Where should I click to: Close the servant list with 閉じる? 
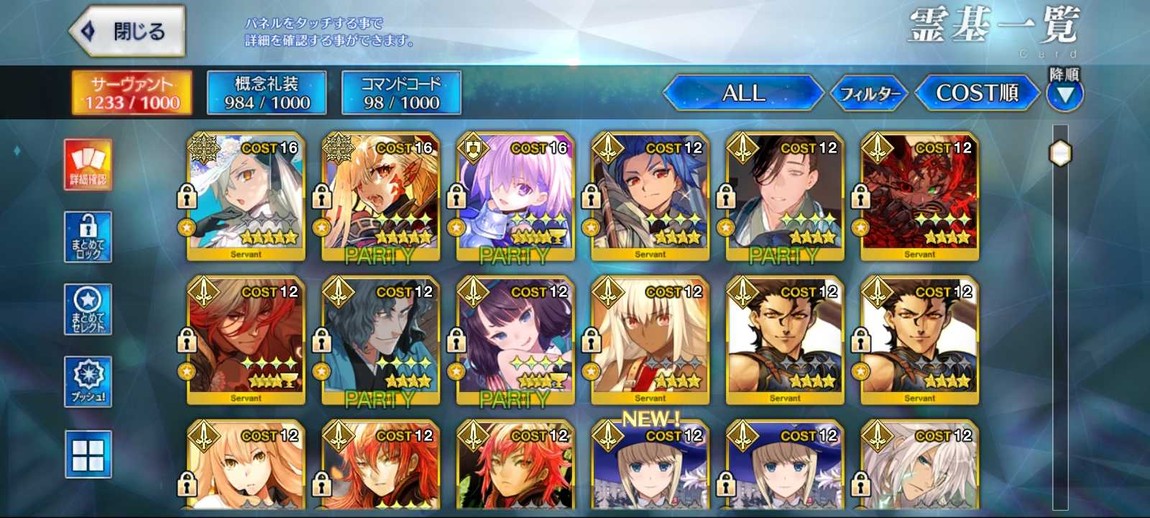click(x=127, y=31)
